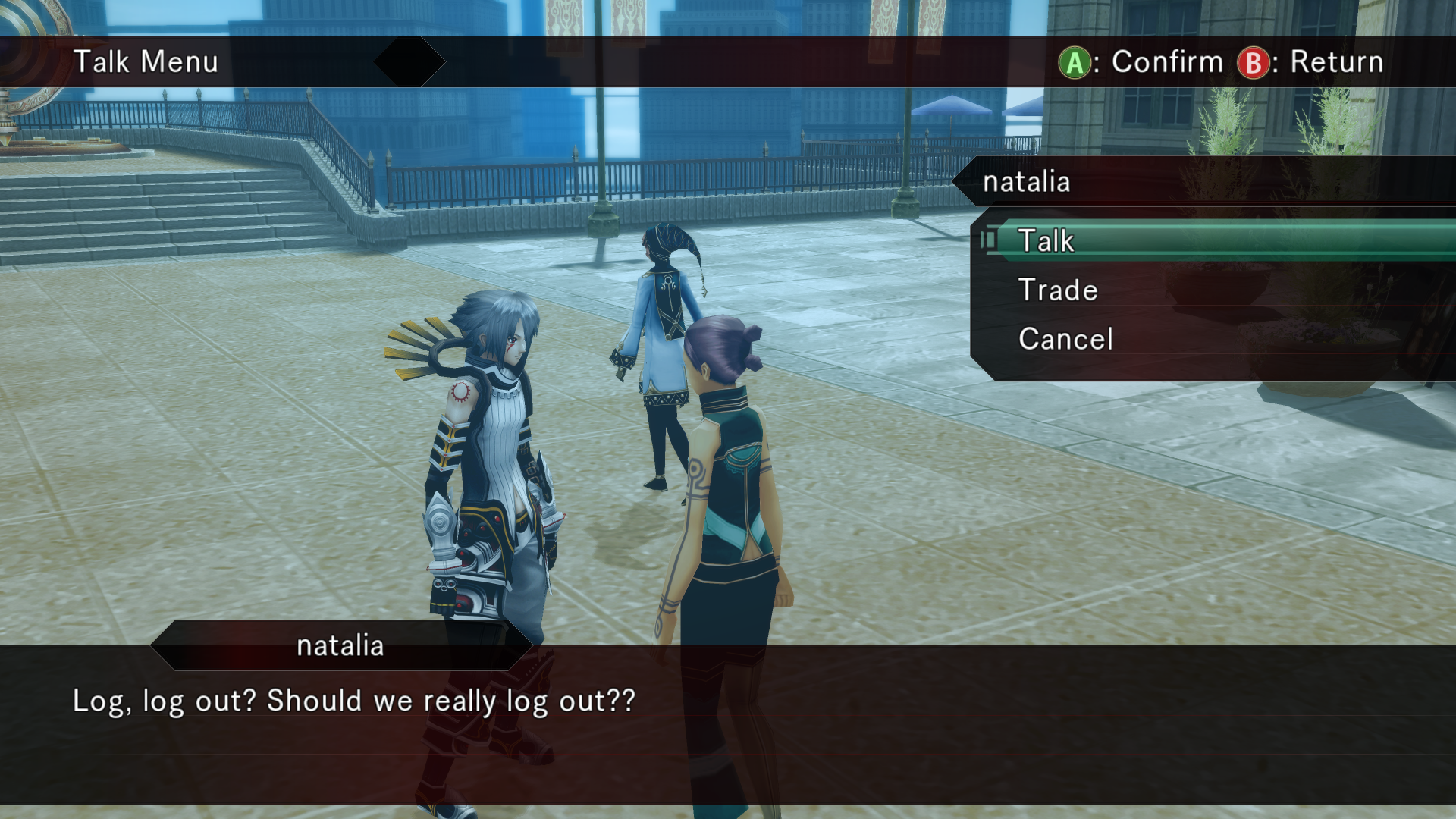Screen dimensions: 1456x819
Task: Choose the Trade option
Action: (1058, 290)
